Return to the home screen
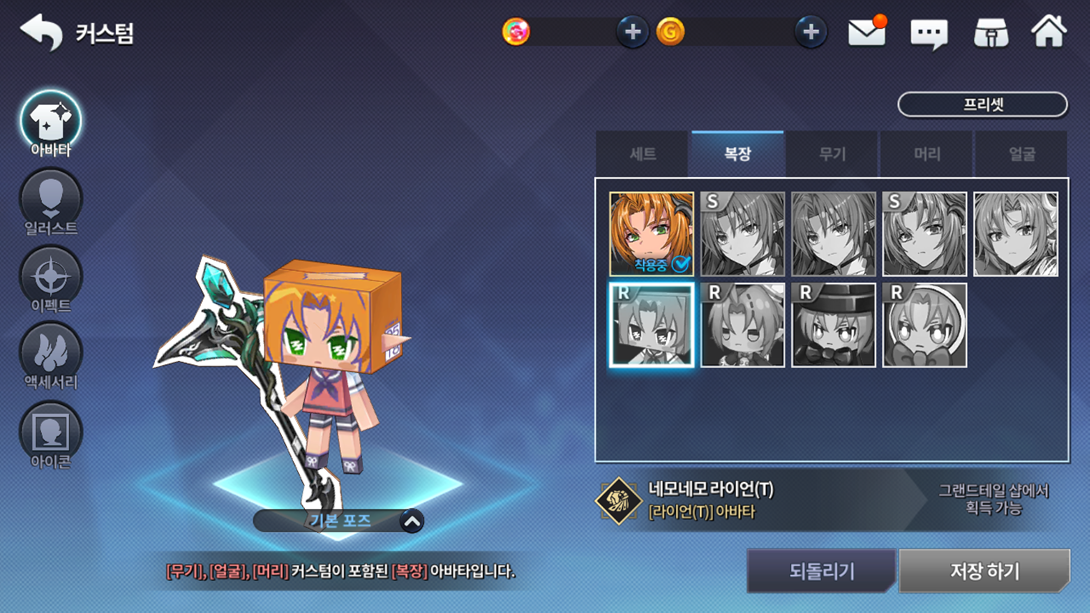Image resolution: width=1090 pixels, height=613 pixels. pos(1049,32)
